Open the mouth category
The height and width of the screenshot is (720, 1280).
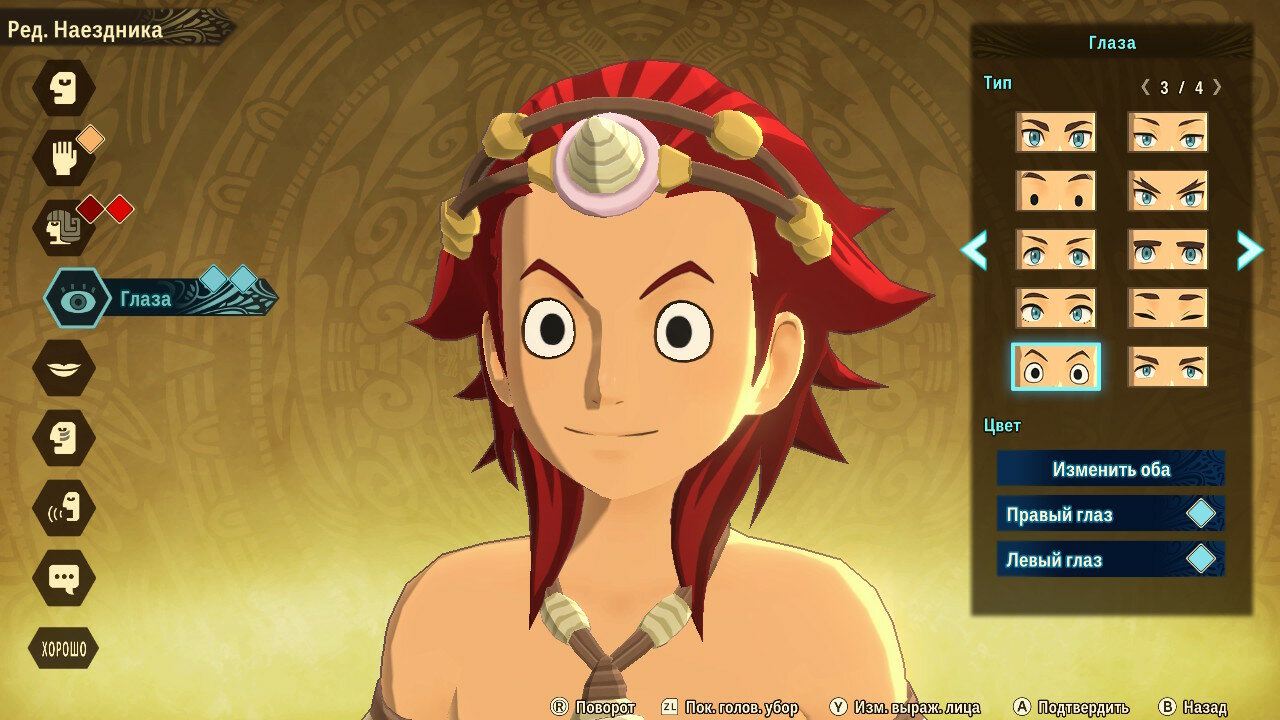[64, 368]
